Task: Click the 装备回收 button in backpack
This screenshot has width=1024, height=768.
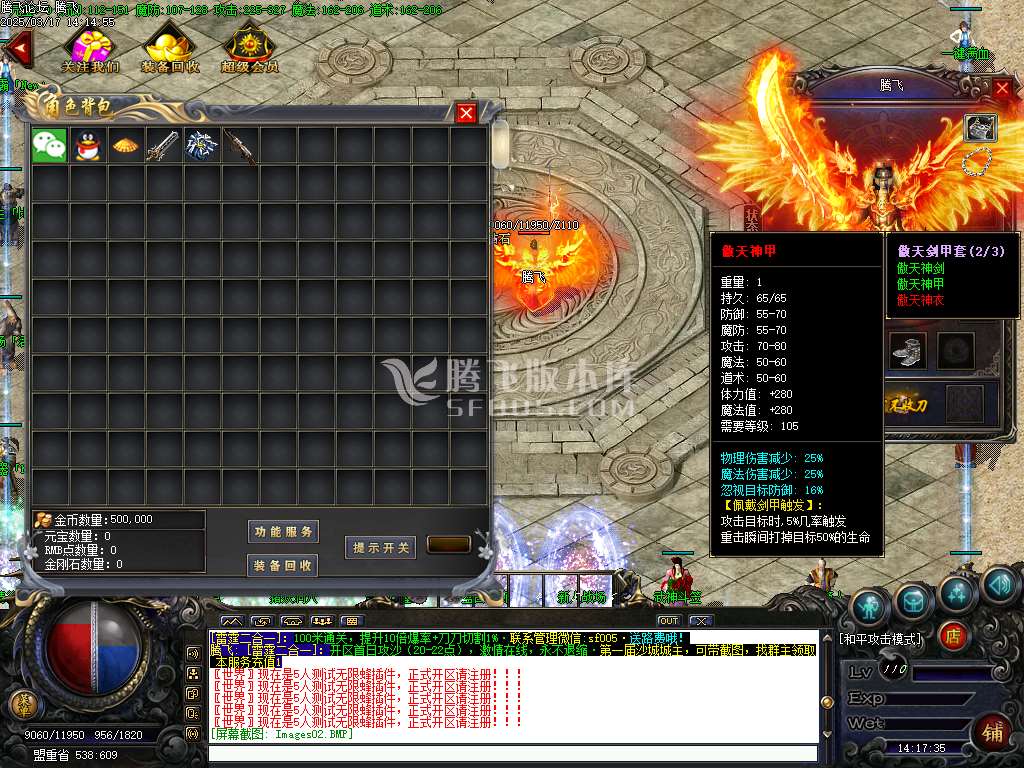Action: (x=283, y=565)
